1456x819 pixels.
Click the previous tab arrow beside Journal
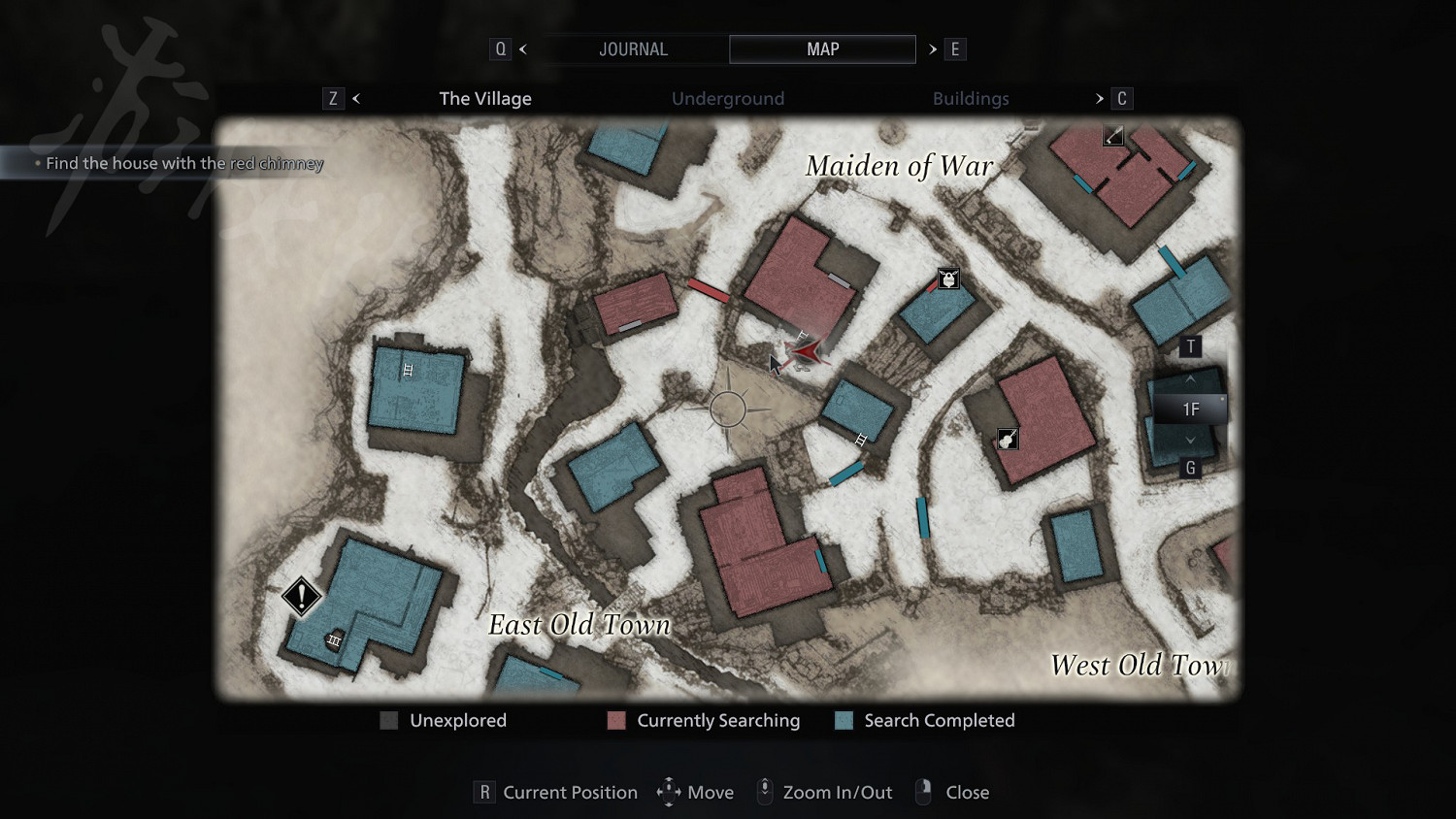click(x=523, y=49)
